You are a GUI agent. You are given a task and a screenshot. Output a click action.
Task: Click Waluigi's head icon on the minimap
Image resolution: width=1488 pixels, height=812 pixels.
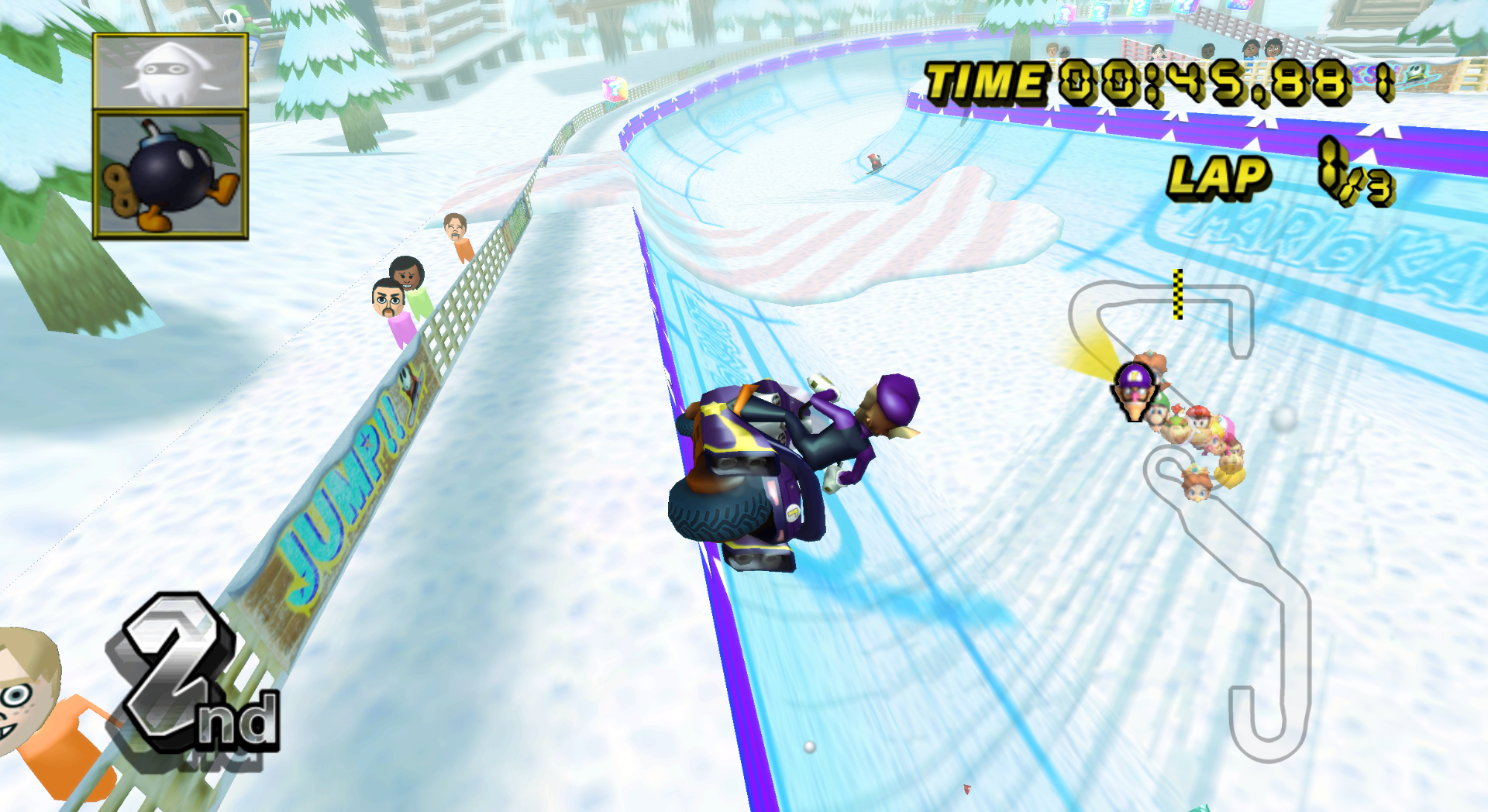coord(1135,392)
